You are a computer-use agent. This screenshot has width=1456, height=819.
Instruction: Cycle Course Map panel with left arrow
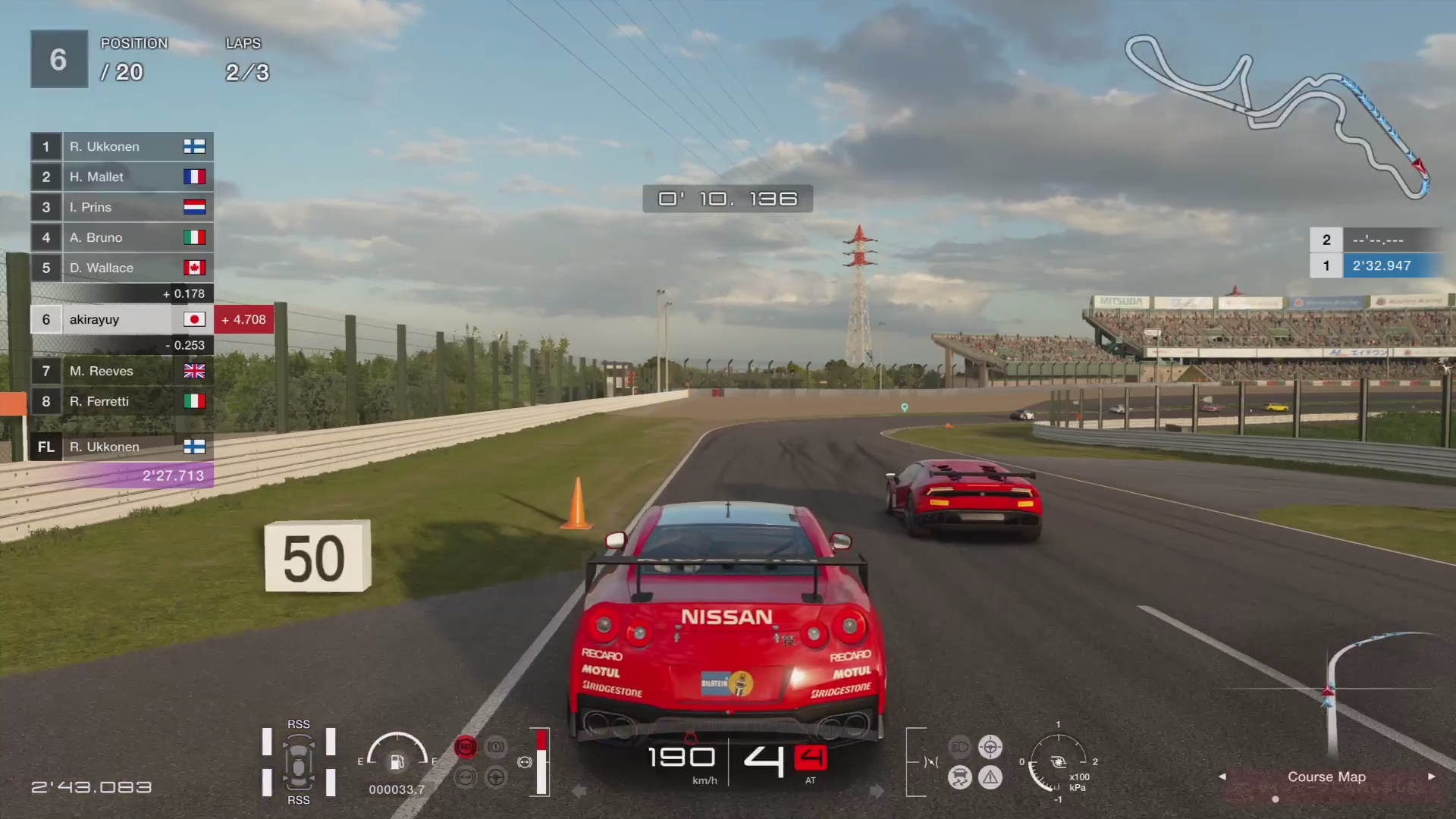pos(1222,777)
